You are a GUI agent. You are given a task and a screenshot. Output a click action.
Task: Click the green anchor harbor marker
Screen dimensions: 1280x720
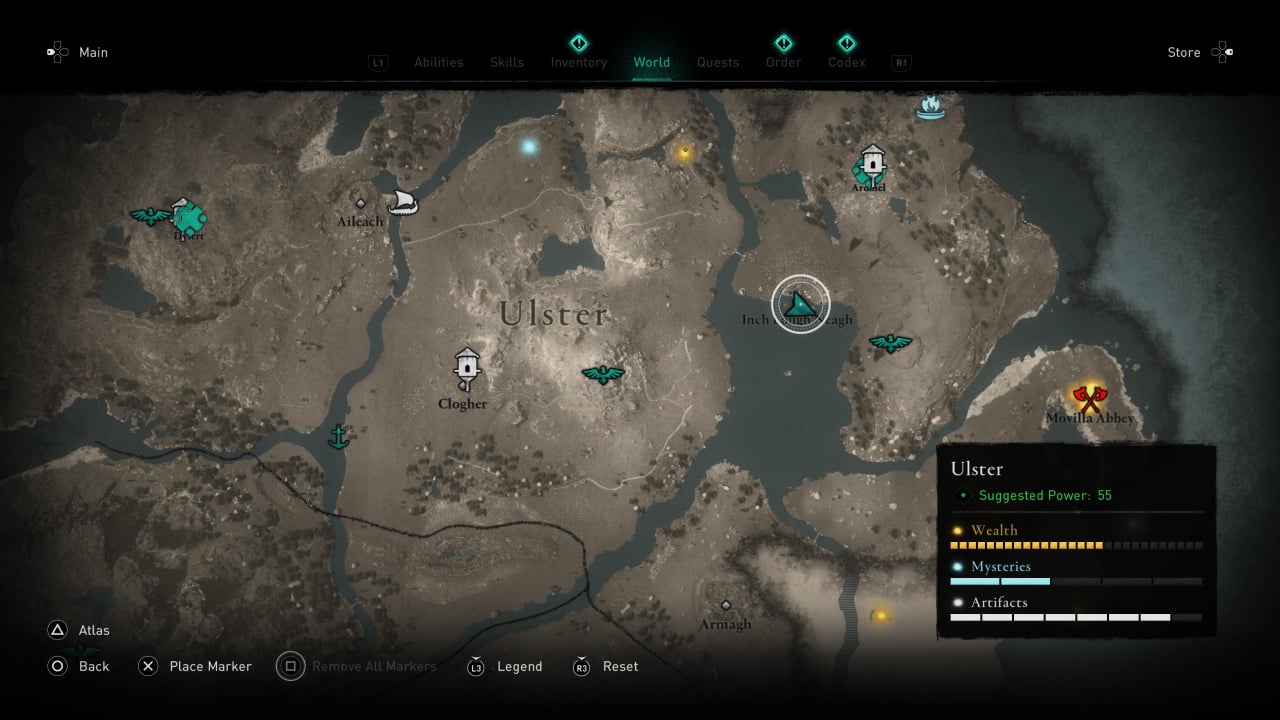click(x=339, y=437)
